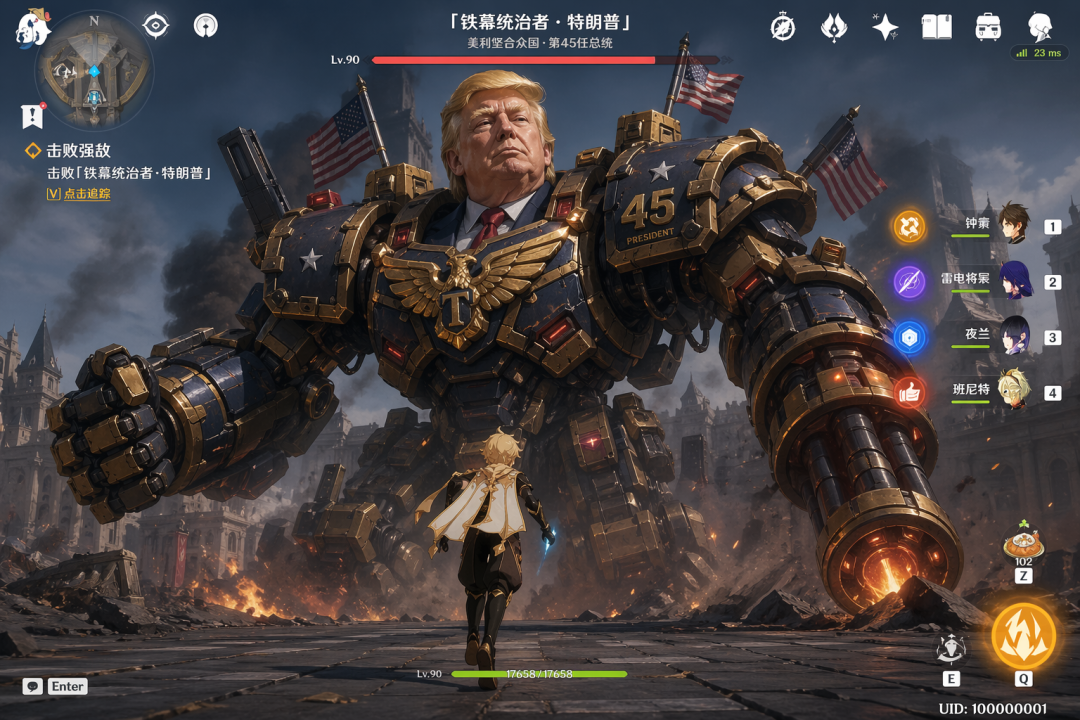Open the character profile head icon
This screenshot has height=720, width=1080.
pyautogui.click(x=1040, y=27)
